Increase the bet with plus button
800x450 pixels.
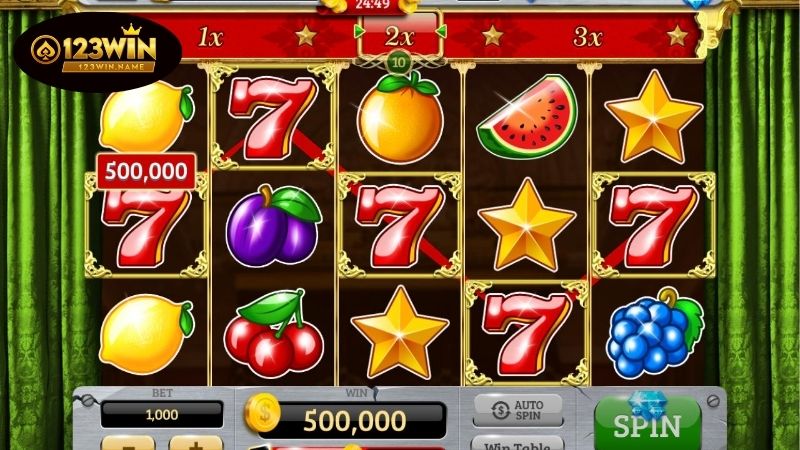195,442
